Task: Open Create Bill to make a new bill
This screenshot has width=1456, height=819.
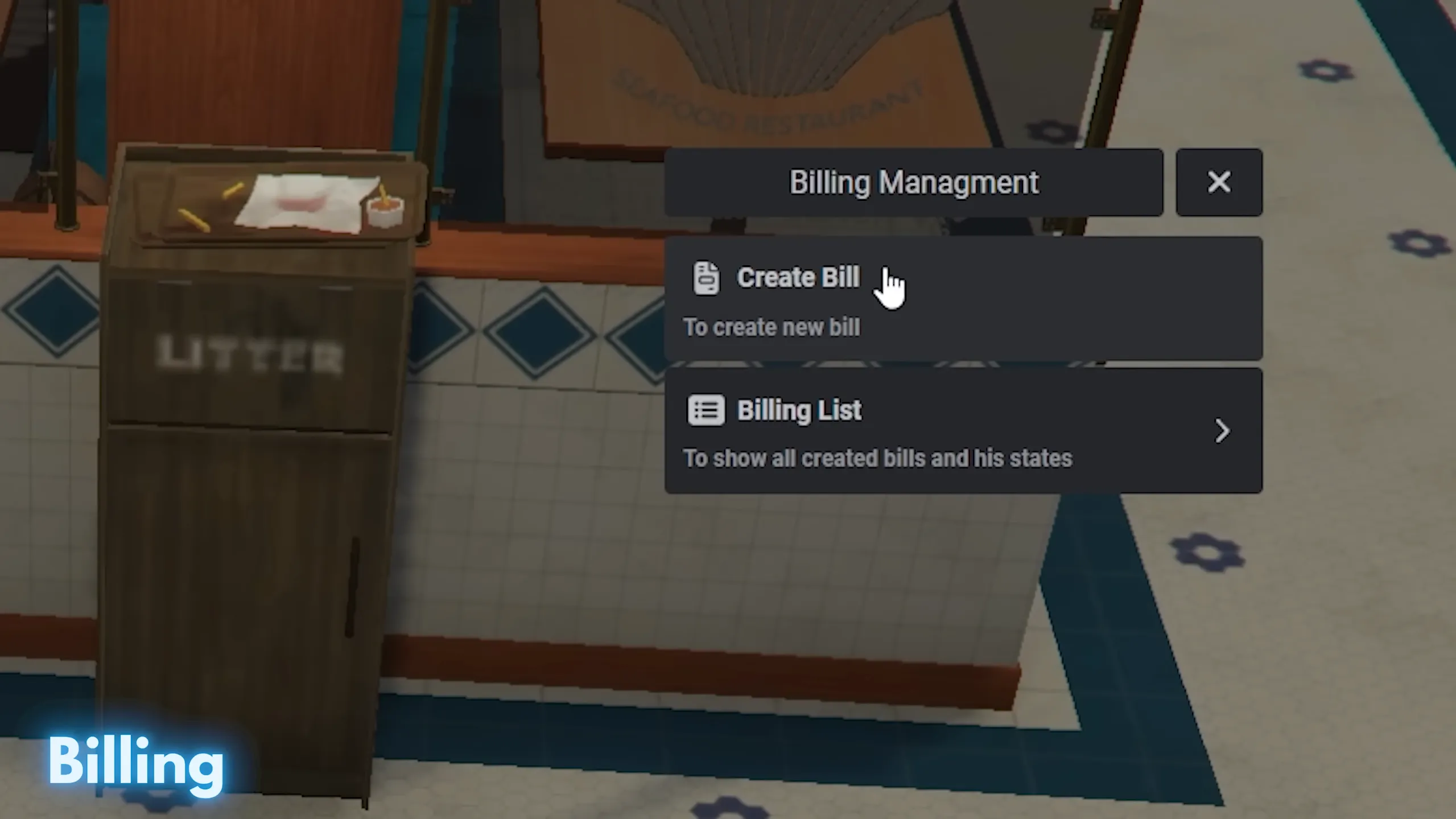Action: pyautogui.click(x=798, y=278)
